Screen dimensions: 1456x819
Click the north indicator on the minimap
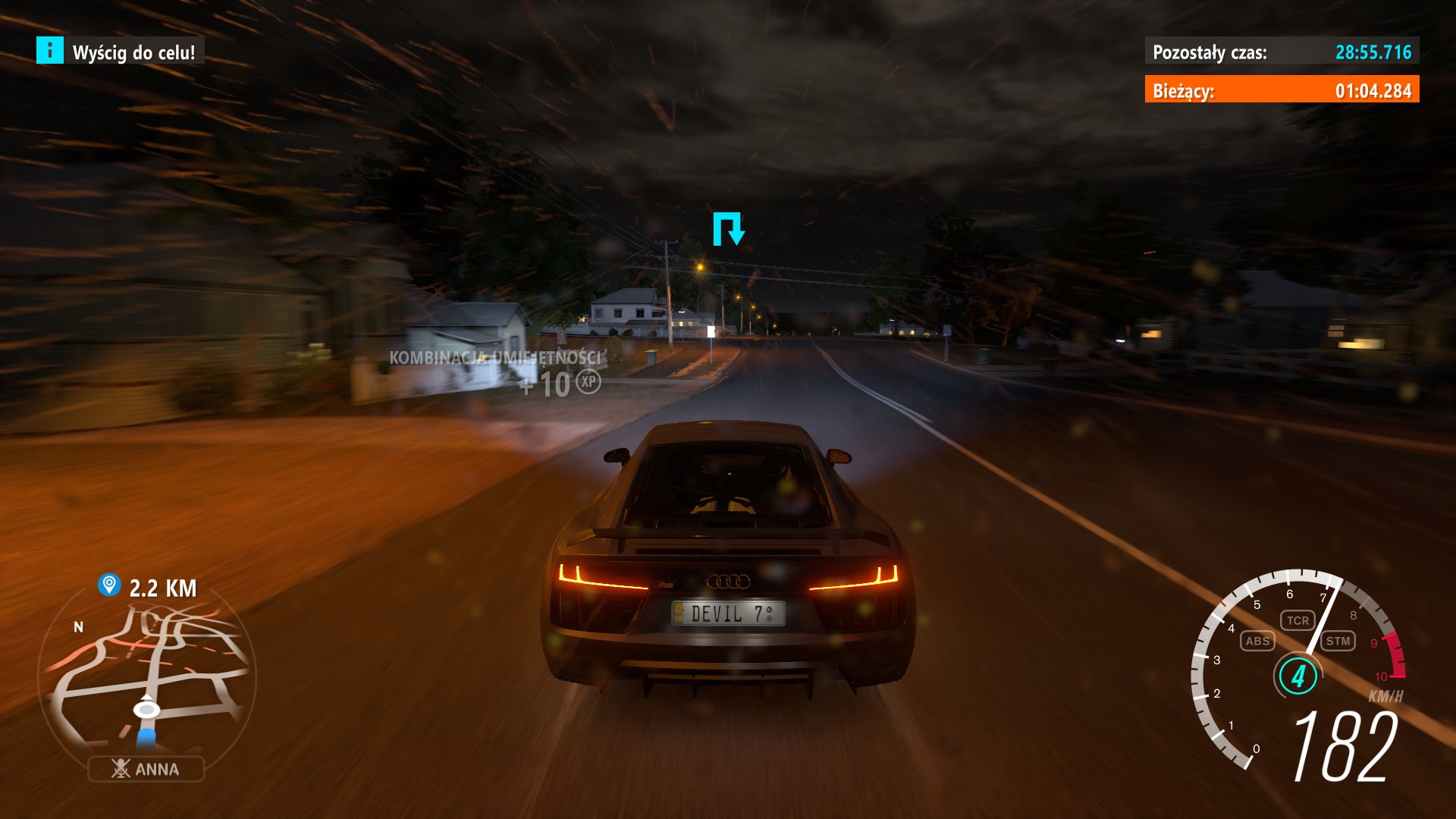click(x=79, y=628)
